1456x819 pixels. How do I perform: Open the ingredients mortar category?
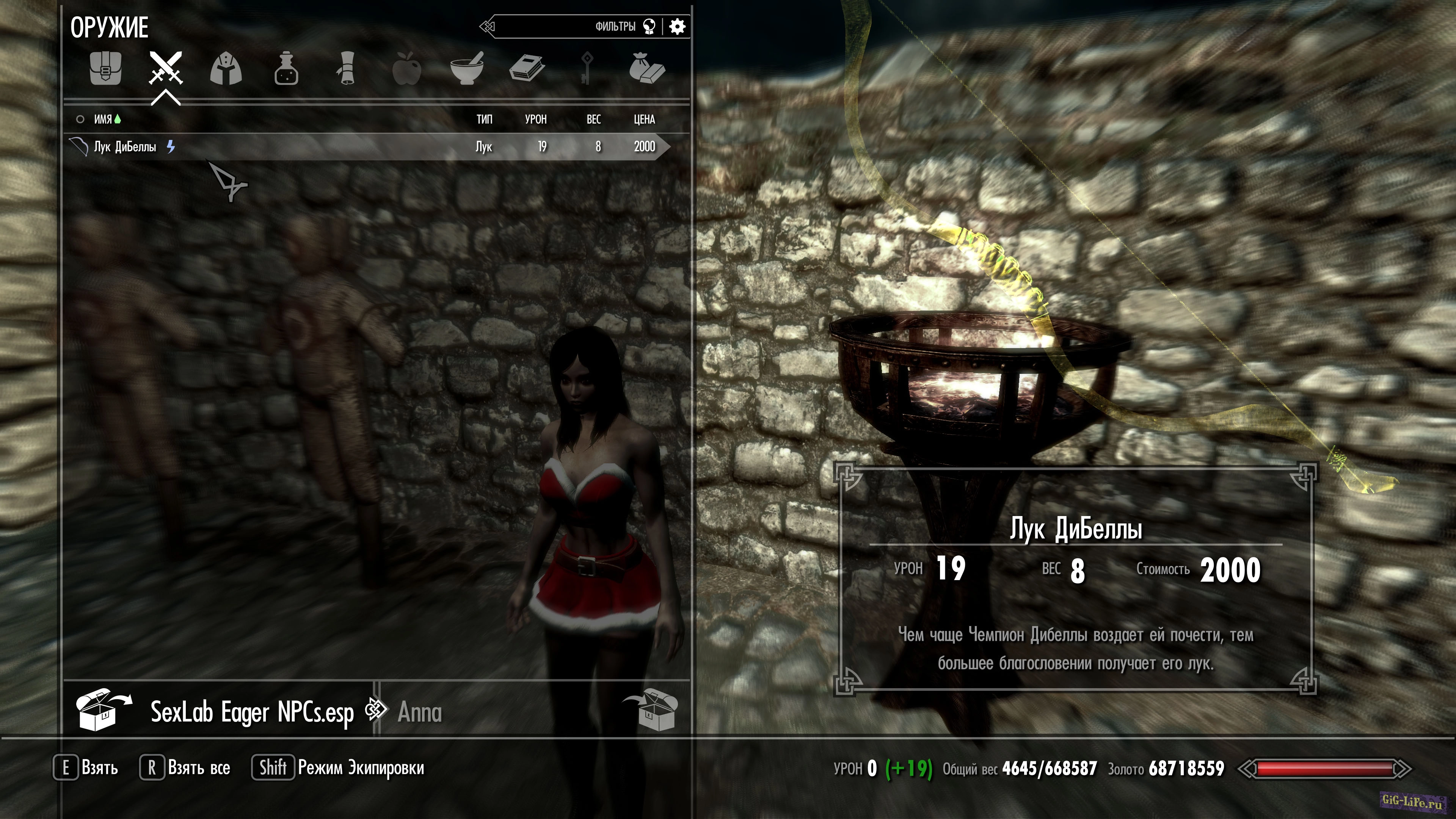click(x=466, y=69)
